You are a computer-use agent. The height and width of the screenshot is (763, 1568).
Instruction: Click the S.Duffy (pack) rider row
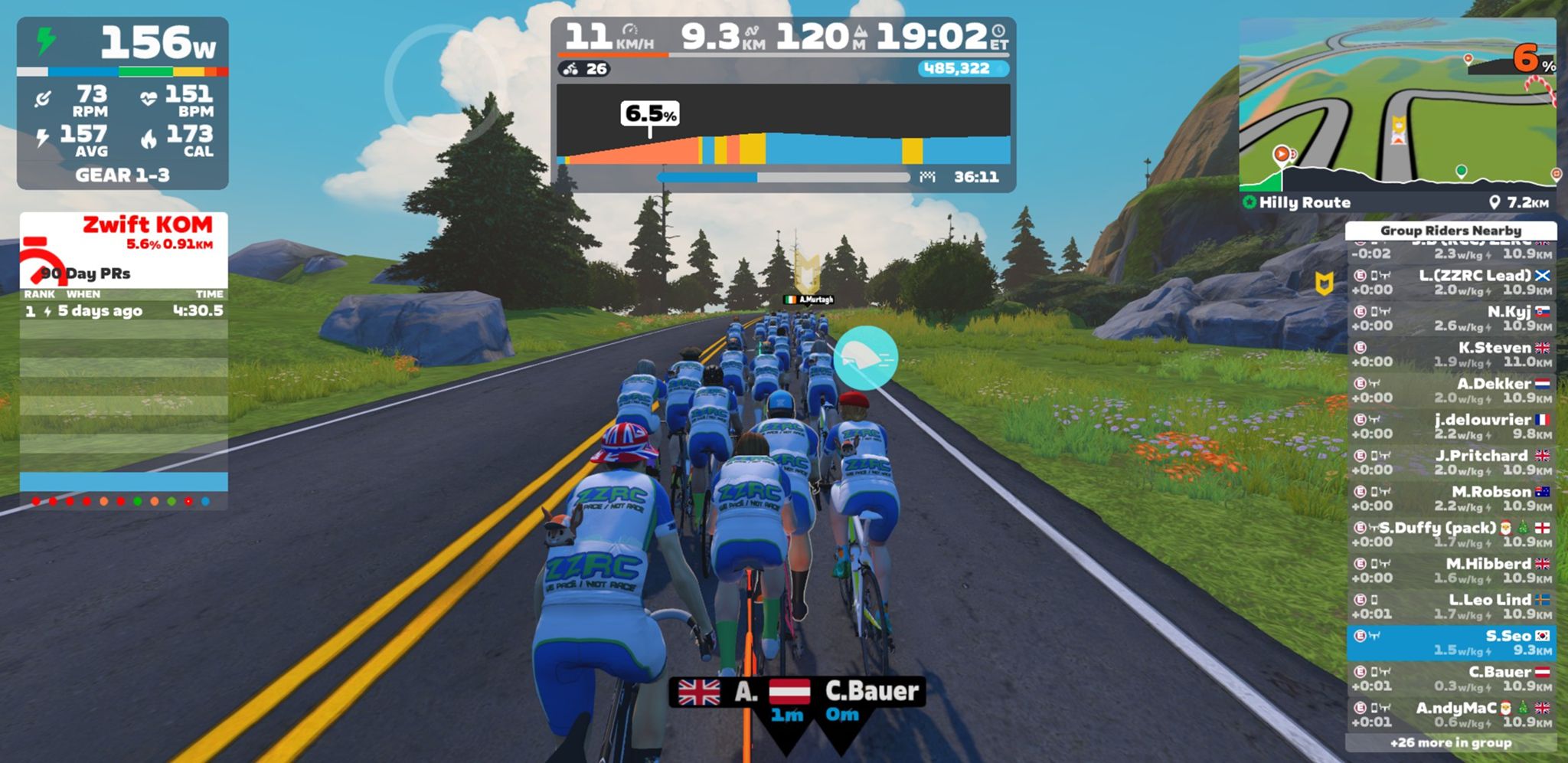tap(1451, 534)
